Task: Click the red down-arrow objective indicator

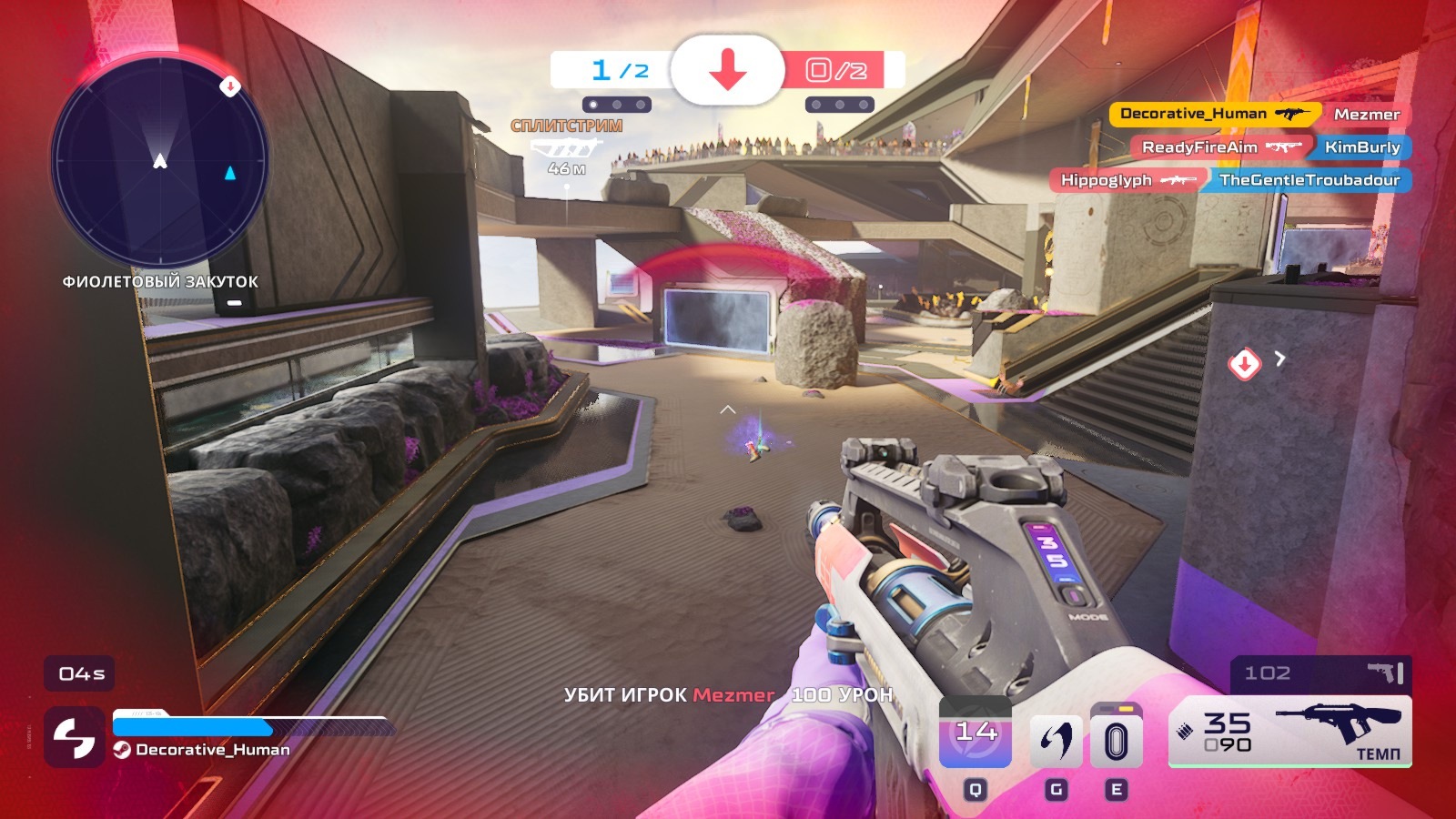Action: coord(727,70)
